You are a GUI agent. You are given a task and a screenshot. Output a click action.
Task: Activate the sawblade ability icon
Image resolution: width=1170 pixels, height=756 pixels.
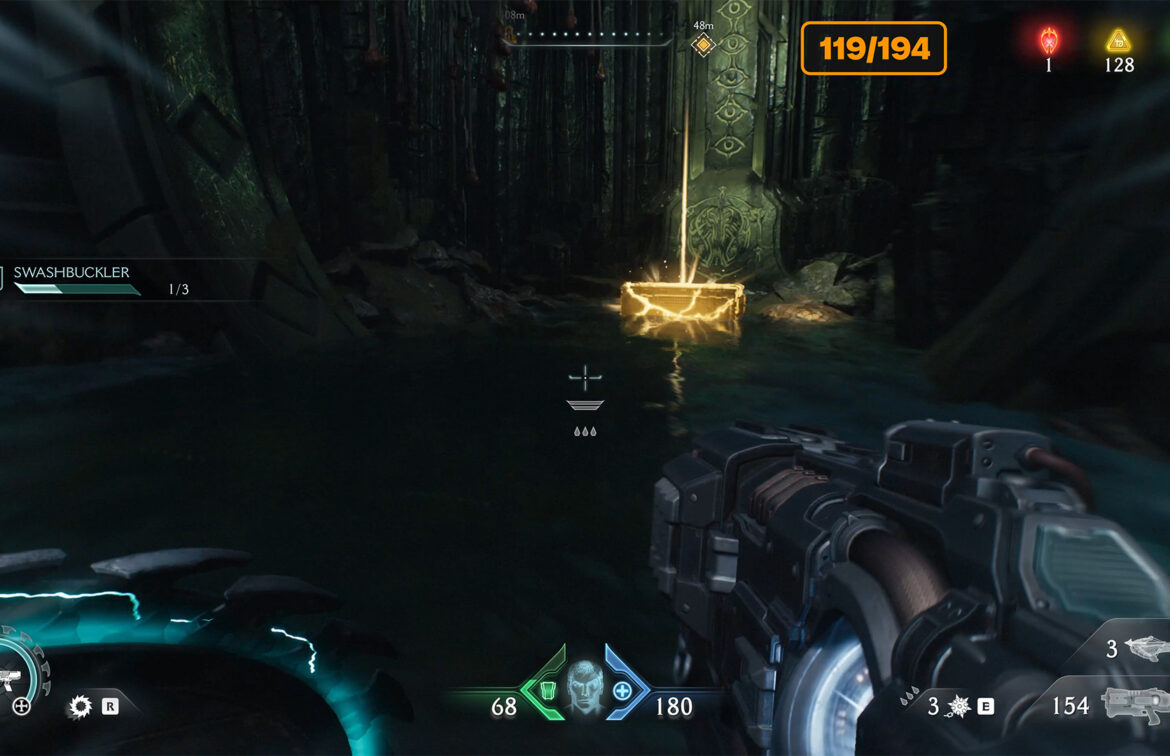(x=80, y=707)
